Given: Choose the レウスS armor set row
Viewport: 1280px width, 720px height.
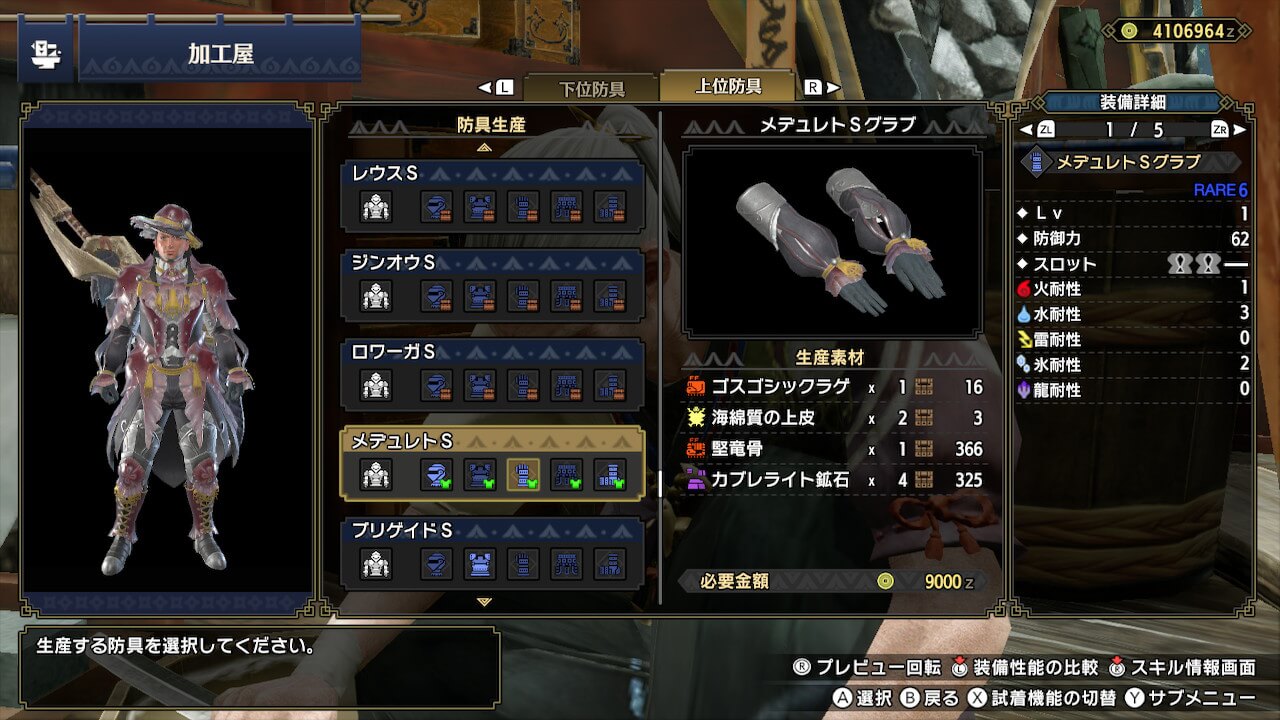Looking at the screenshot, I should 492,195.
